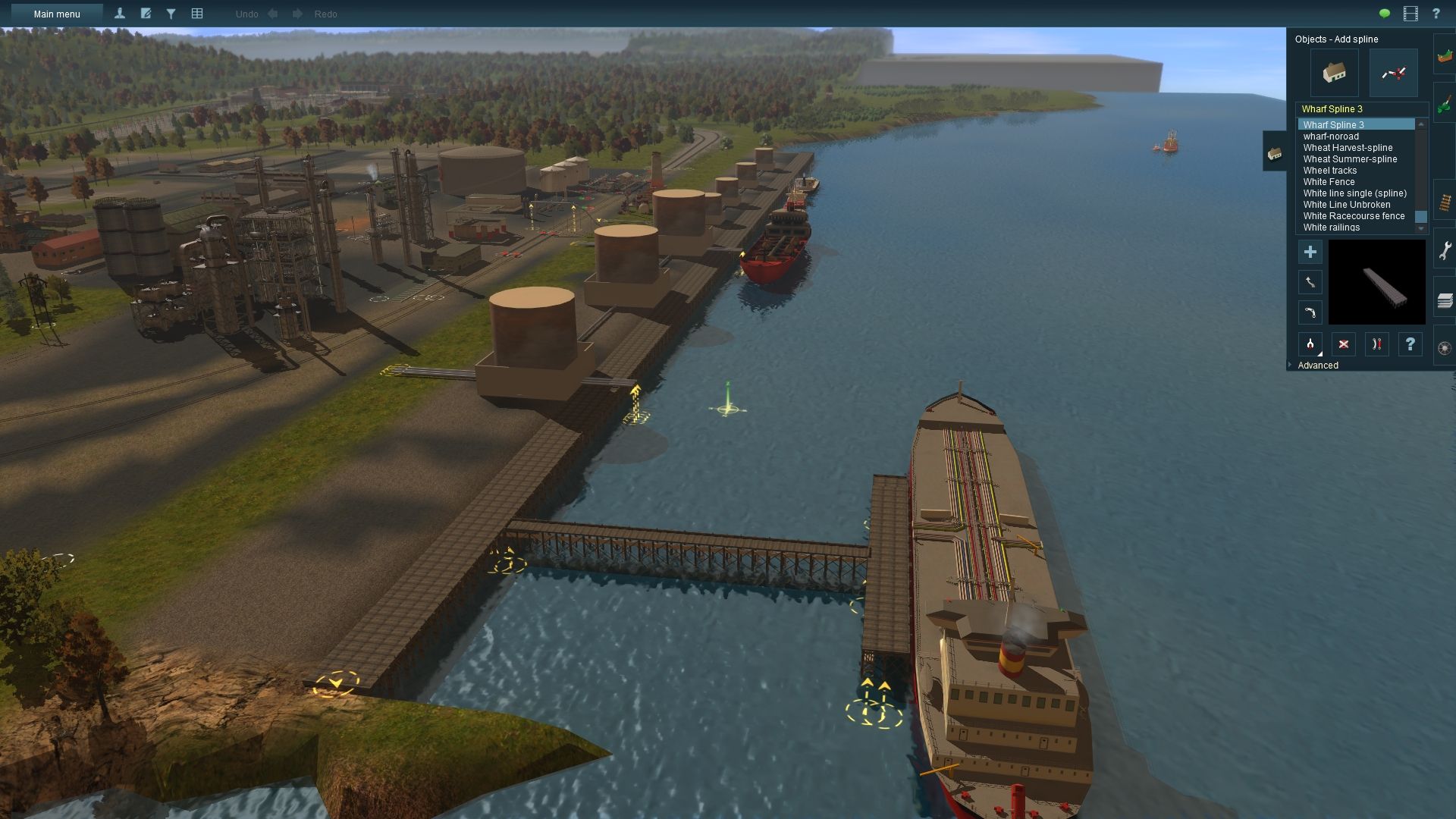Open the Track laying tab
Image resolution: width=1456 pixels, height=819 pixels.
1445,202
